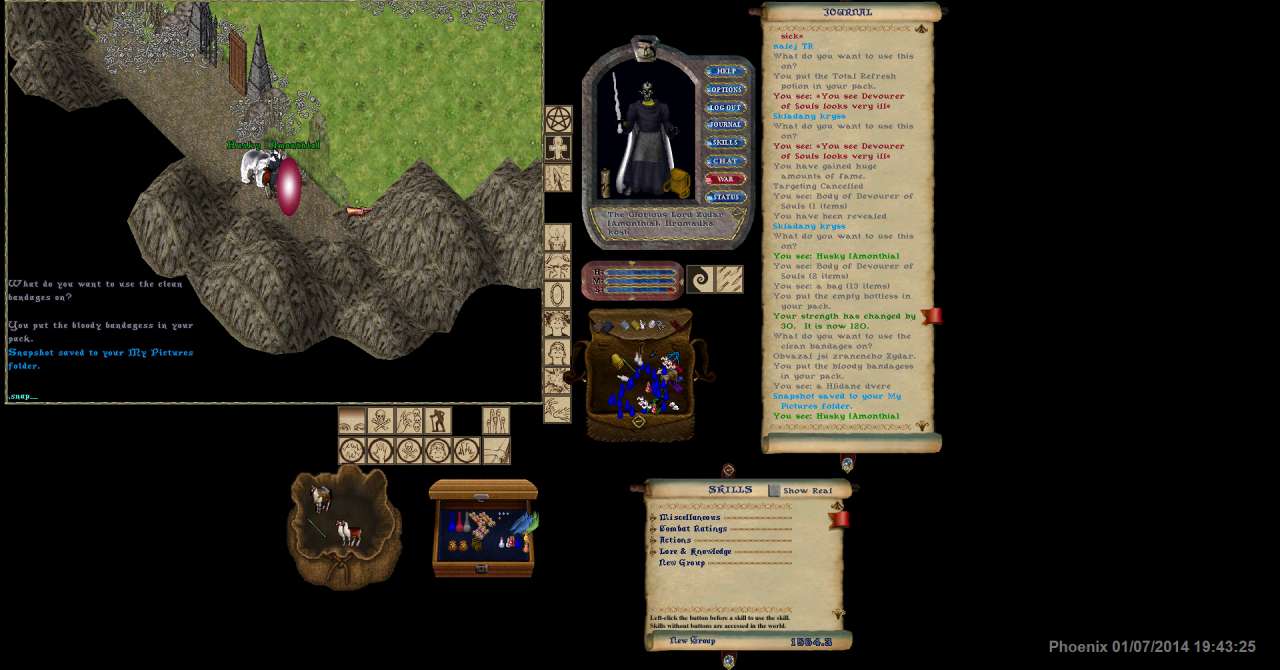This screenshot has width=1280, height=670.
Task: Open the Help menu on paperdoll
Action: click(725, 72)
